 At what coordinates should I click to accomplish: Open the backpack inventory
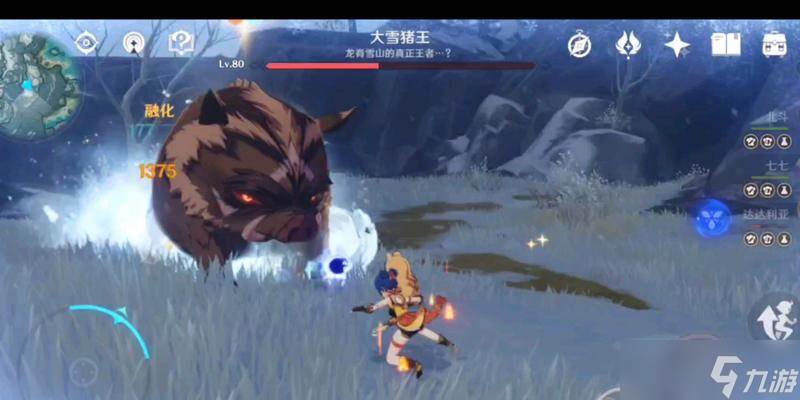[x=773, y=45]
